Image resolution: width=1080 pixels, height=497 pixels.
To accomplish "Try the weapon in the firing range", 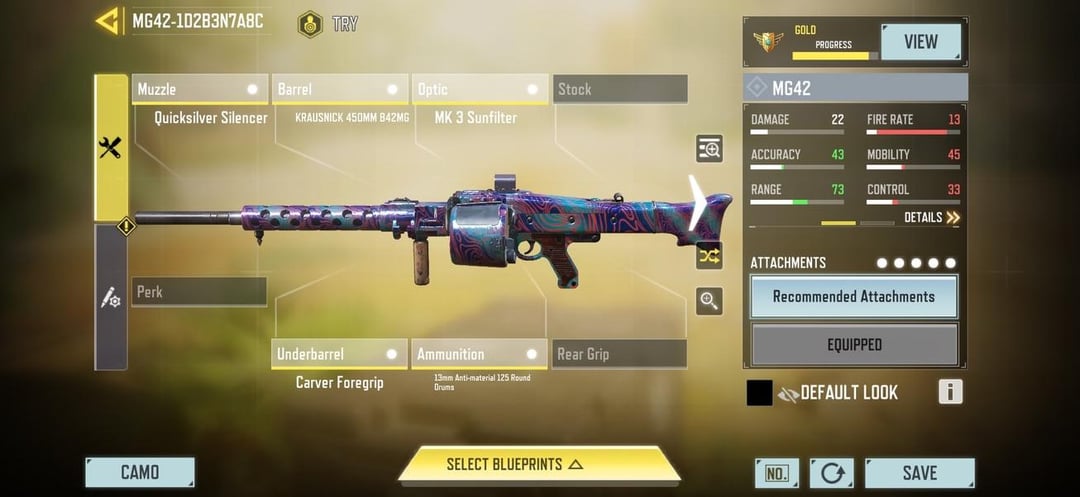I will point(328,24).
